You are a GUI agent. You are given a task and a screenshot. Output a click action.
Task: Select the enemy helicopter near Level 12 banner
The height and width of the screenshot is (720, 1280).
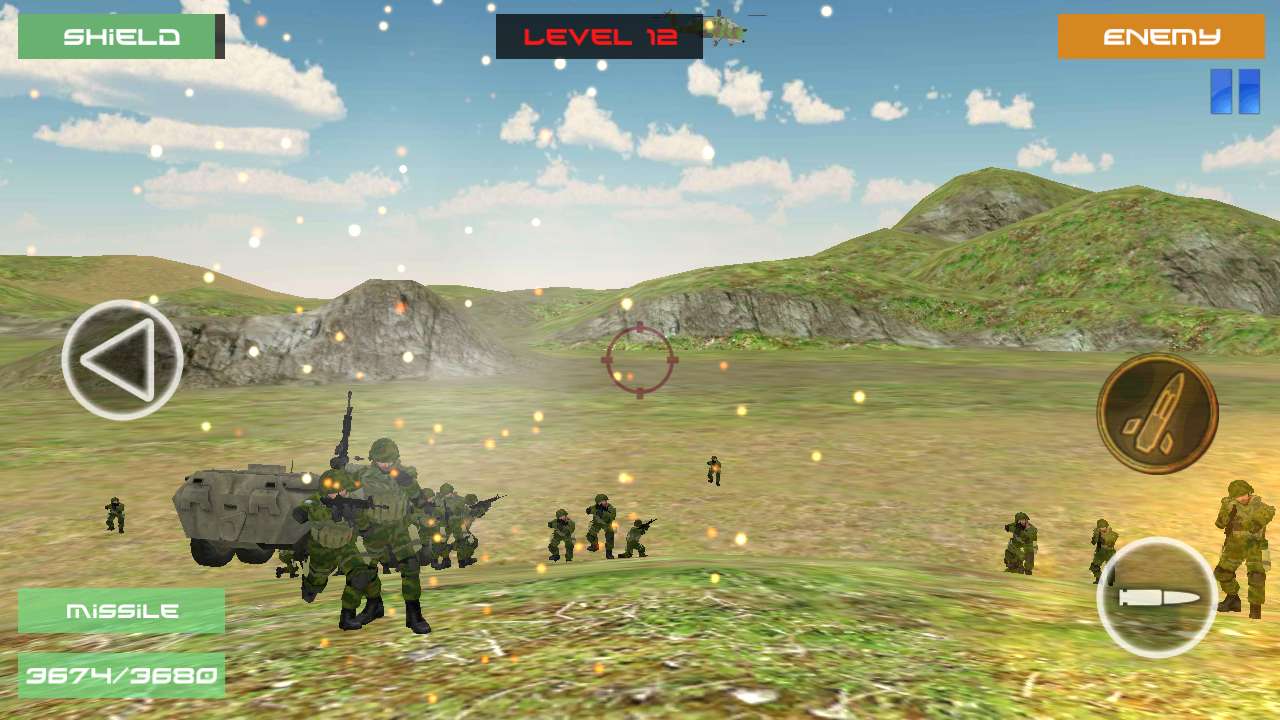pos(727,32)
